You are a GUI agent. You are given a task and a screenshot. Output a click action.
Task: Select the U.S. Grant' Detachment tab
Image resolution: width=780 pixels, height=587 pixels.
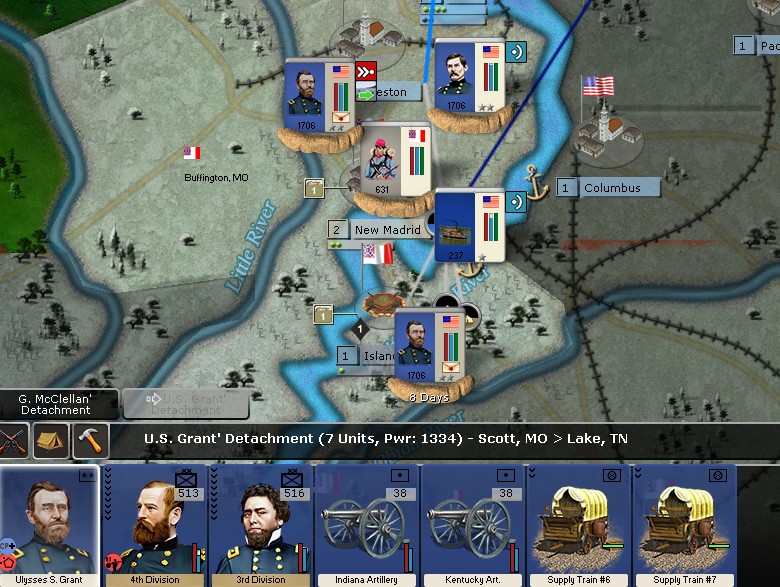click(186, 404)
